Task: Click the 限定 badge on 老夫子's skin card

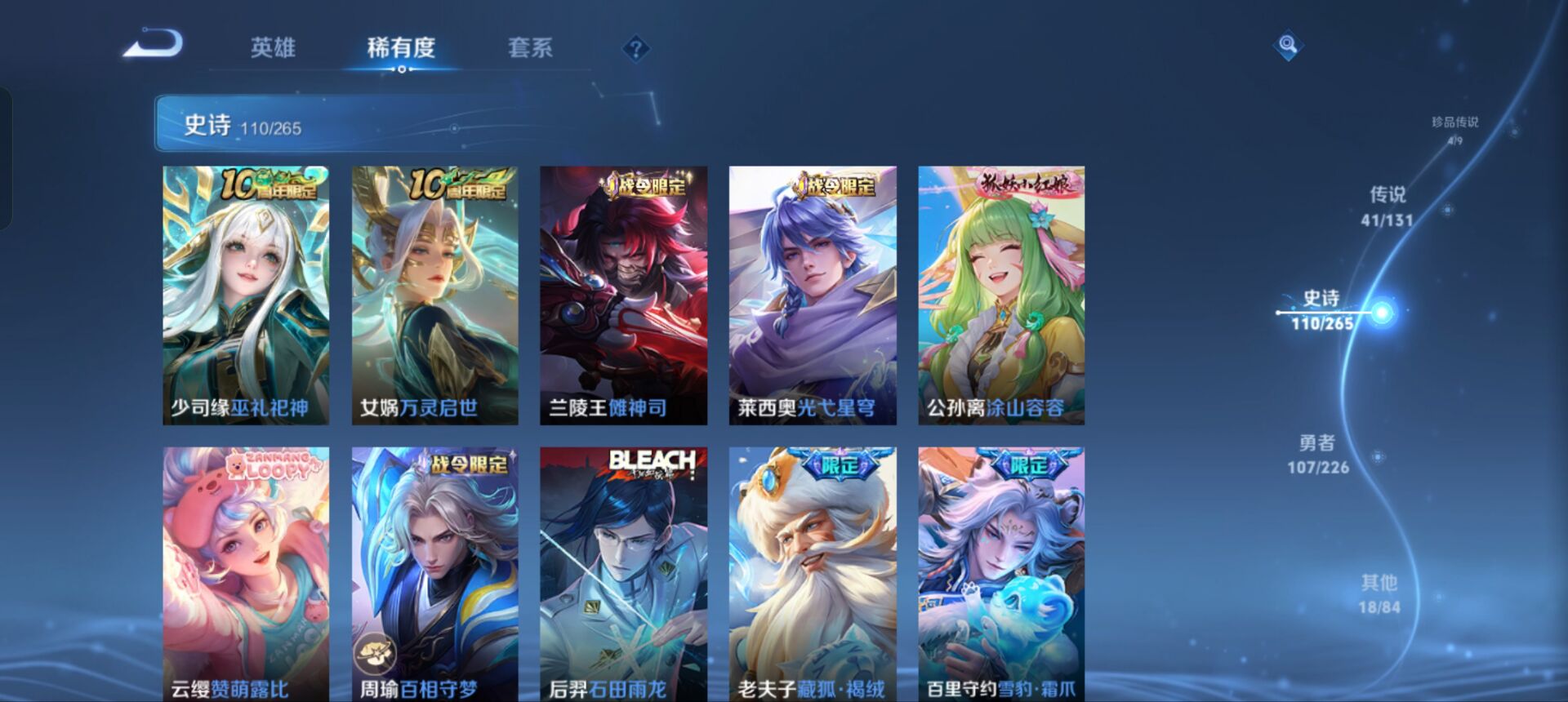Action: tap(841, 463)
